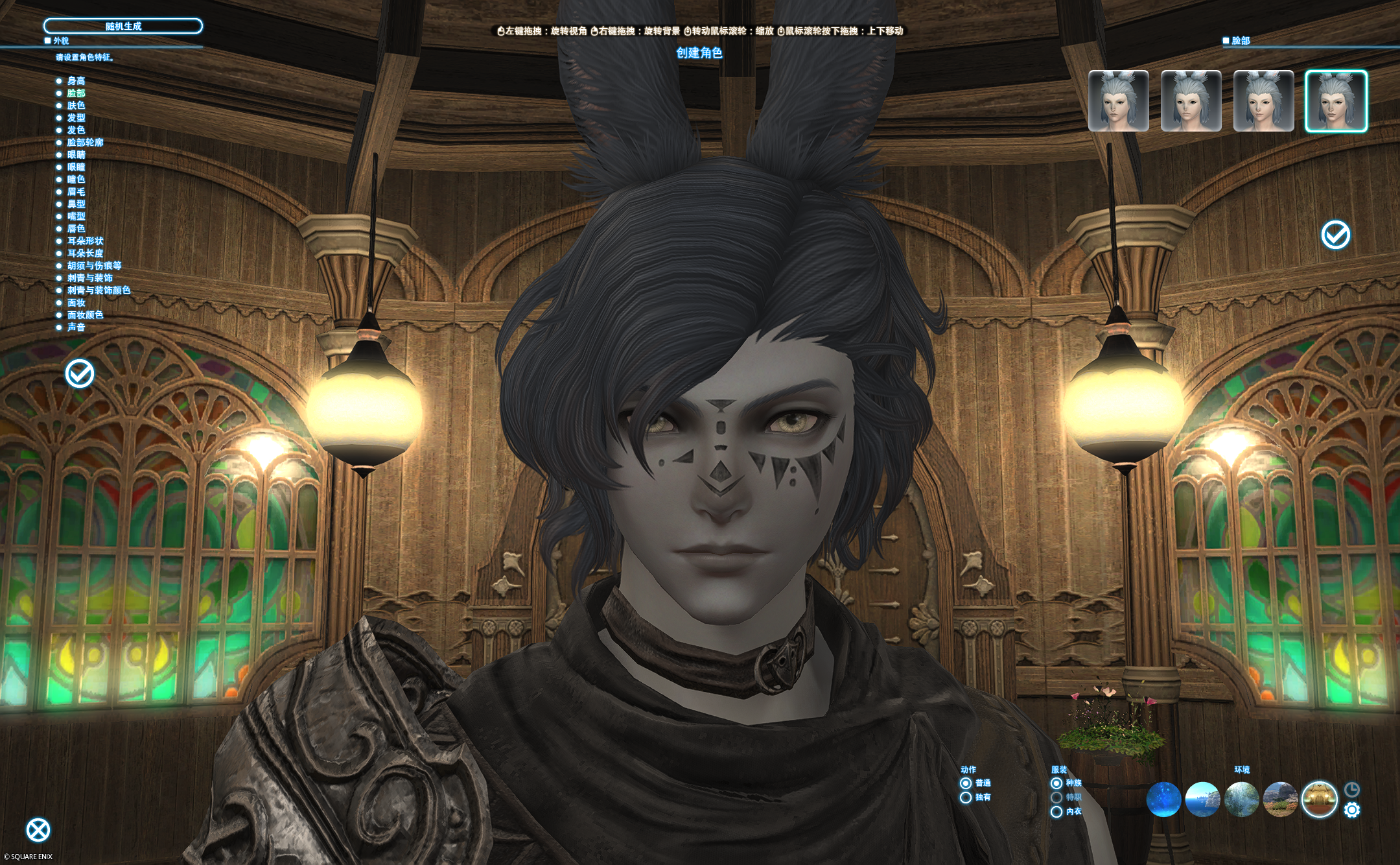Select the 唇色 lip color entry
1400x865 pixels.
(76, 229)
